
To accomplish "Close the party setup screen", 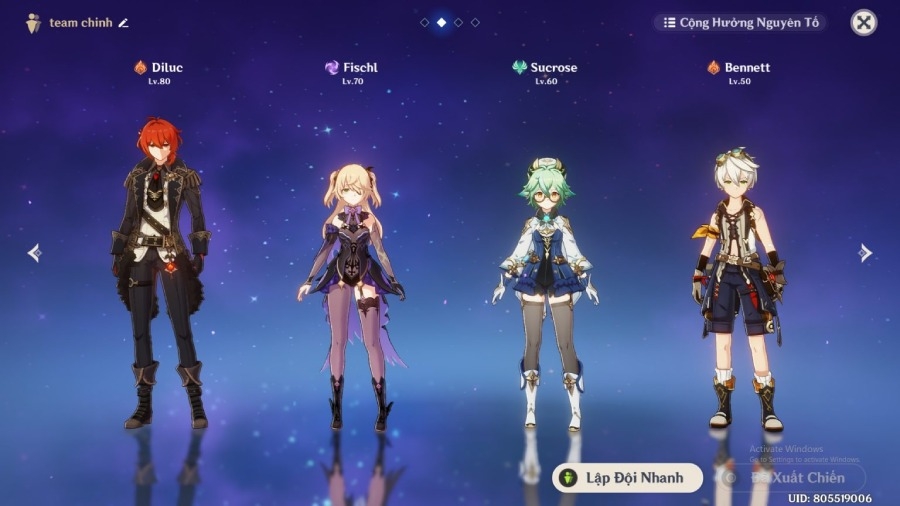I will [x=863, y=22].
